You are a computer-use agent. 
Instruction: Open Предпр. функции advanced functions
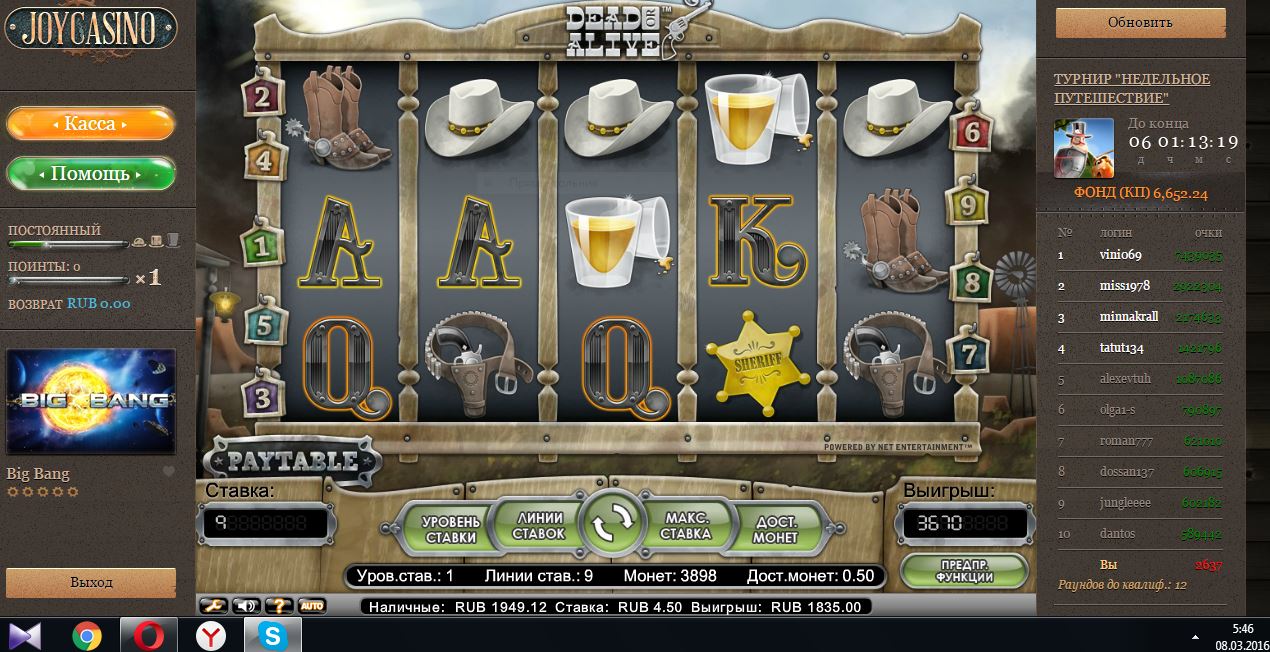click(964, 571)
